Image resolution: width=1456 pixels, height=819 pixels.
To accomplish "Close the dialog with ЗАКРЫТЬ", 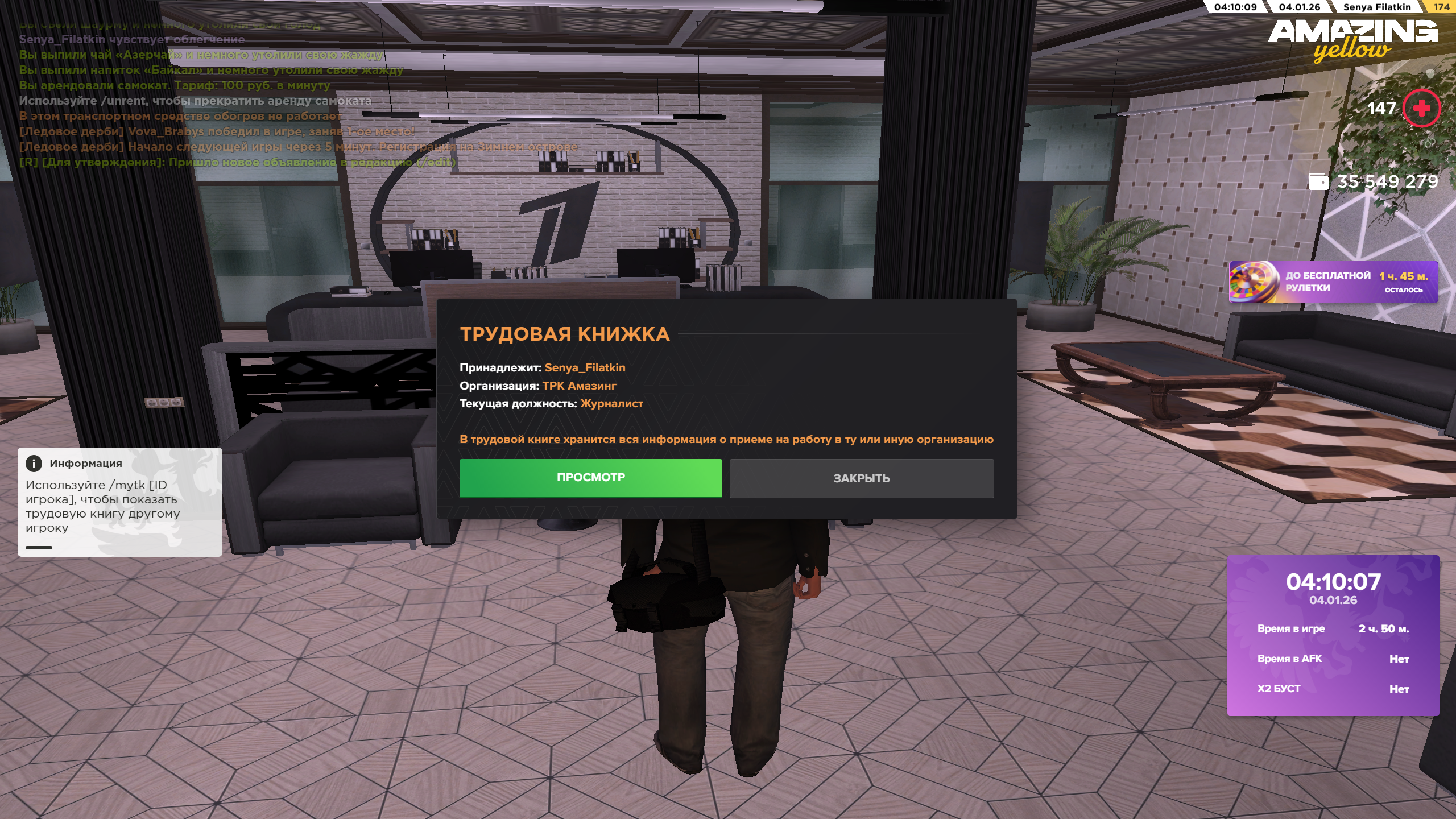I will [861, 478].
